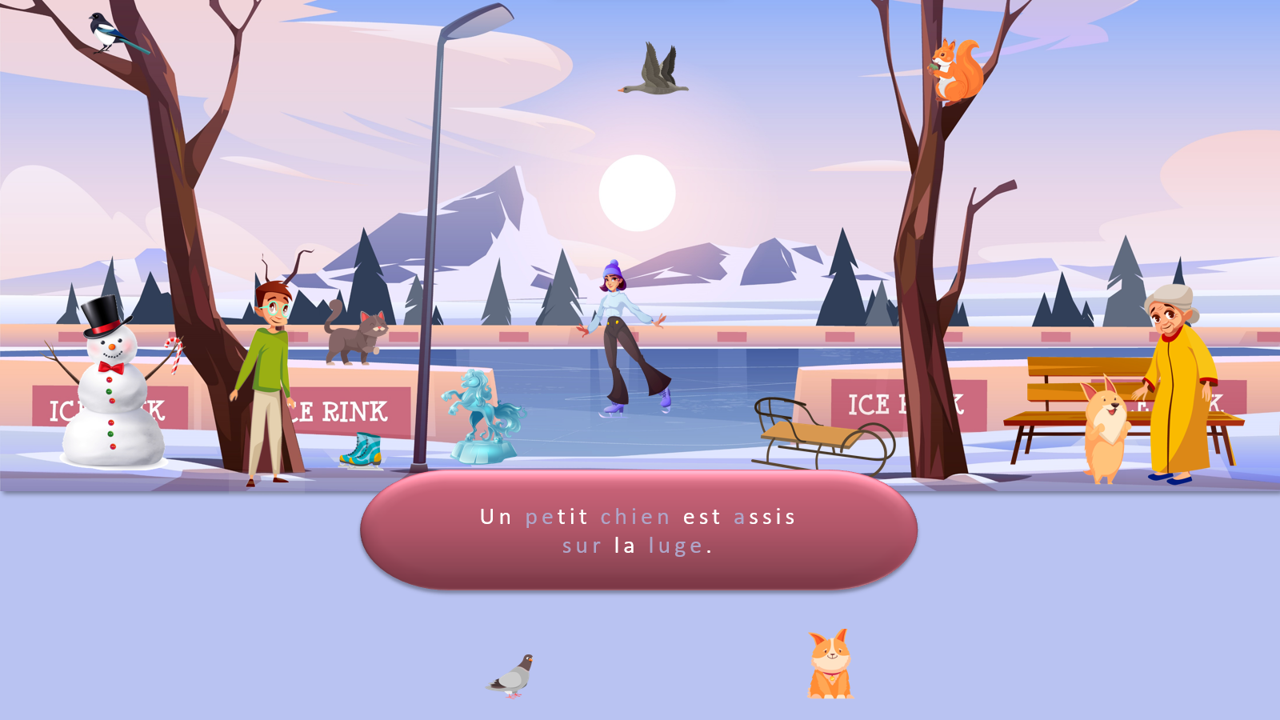Click the pink French sentence bubble
Viewport: 1280px width, 720px height.
(x=638, y=530)
